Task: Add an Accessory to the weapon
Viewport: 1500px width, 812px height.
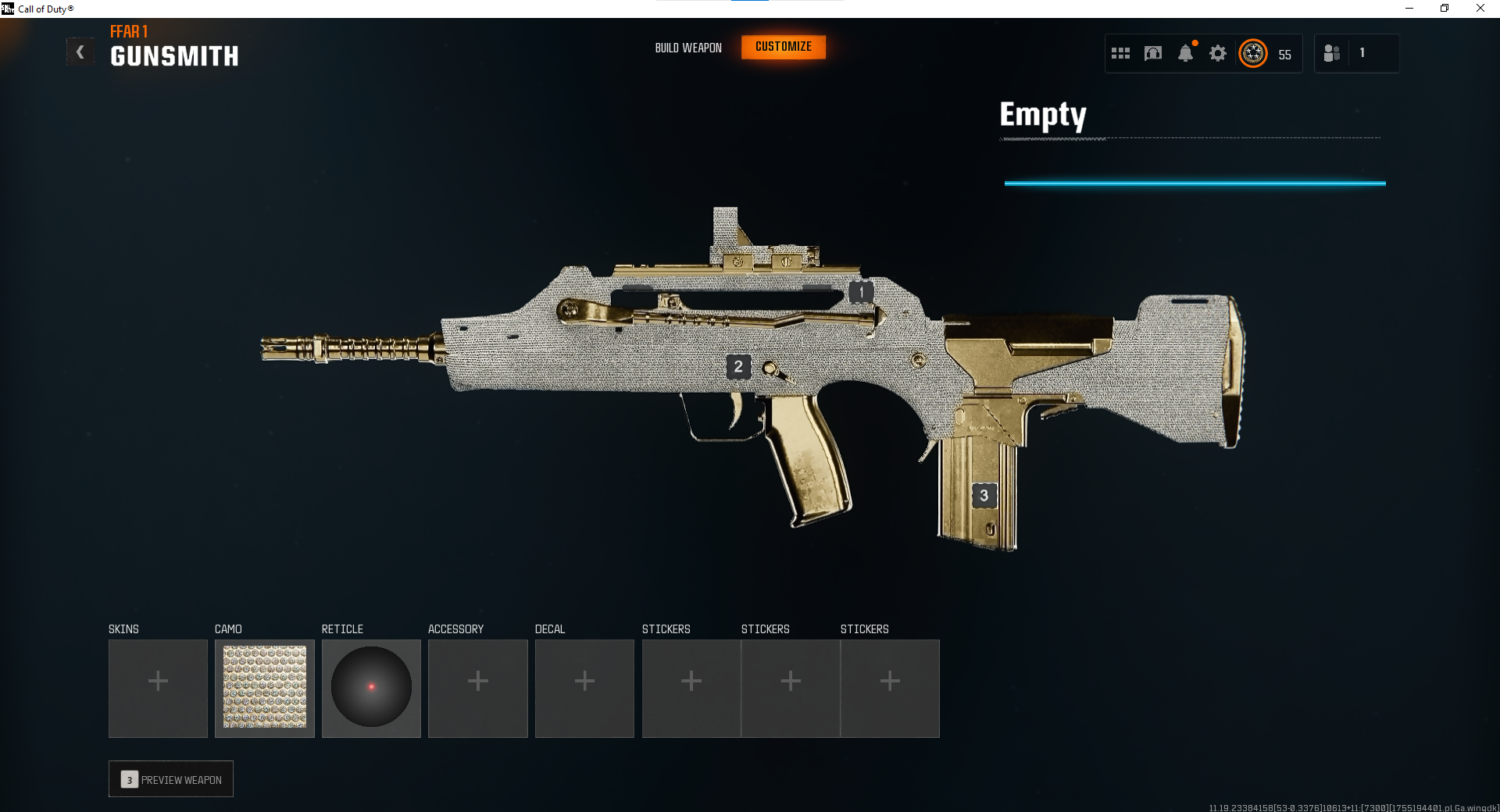Action: pyautogui.click(x=478, y=688)
